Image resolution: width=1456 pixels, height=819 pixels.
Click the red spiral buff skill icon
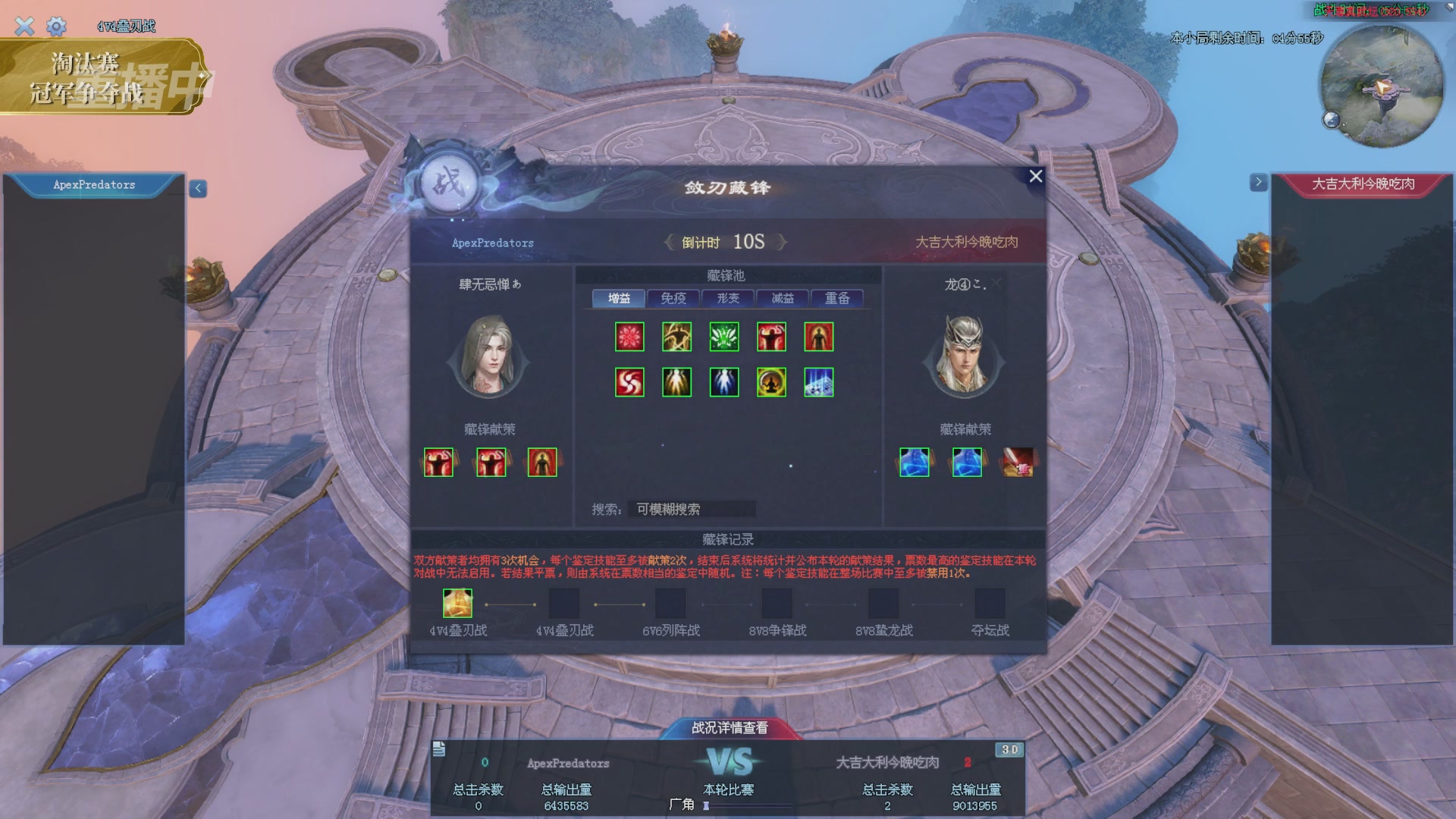tap(629, 382)
